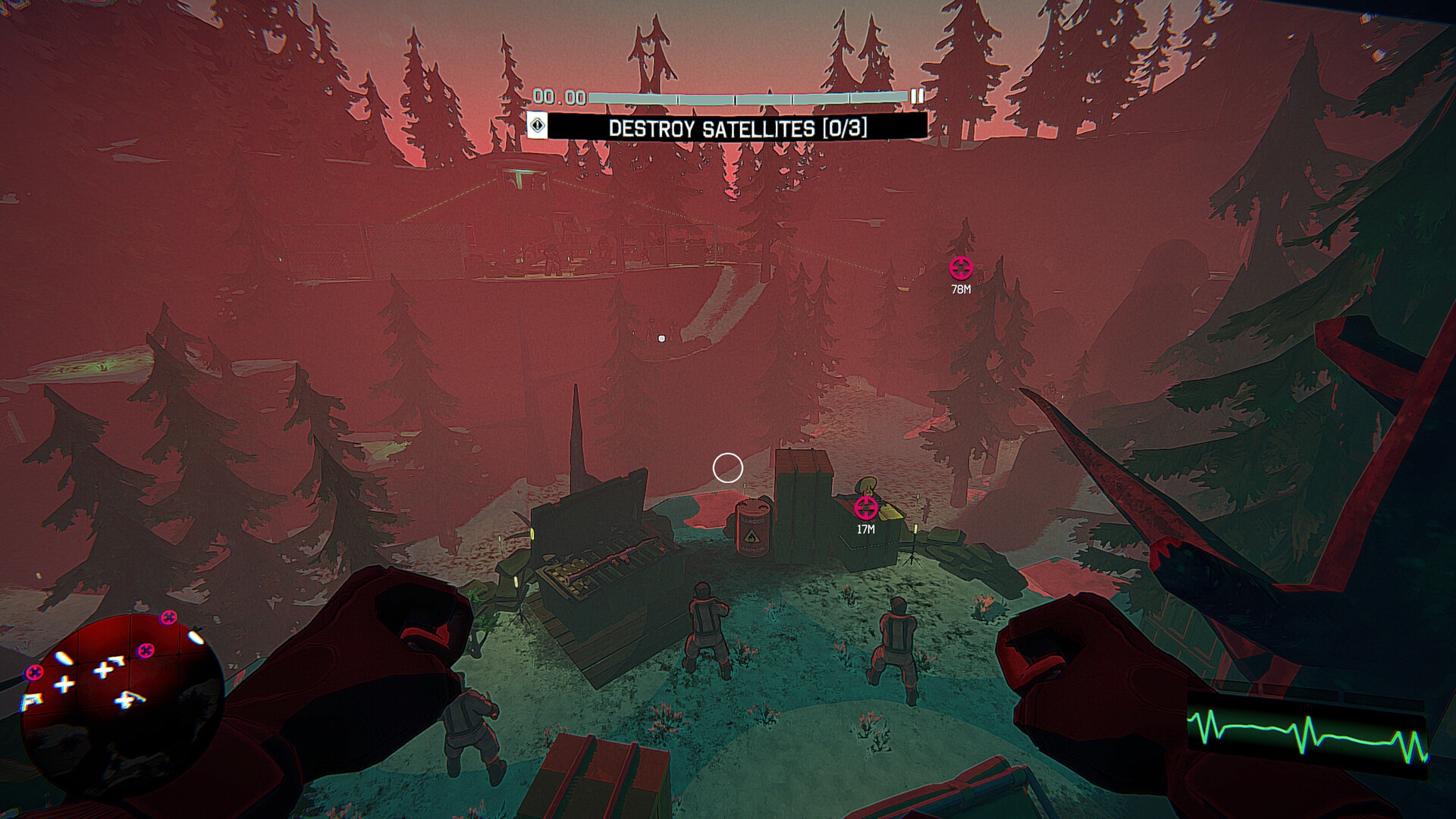The image size is (1456, 819).
Task: Select the 17M satellite target marker
Action: click(865, 507)
